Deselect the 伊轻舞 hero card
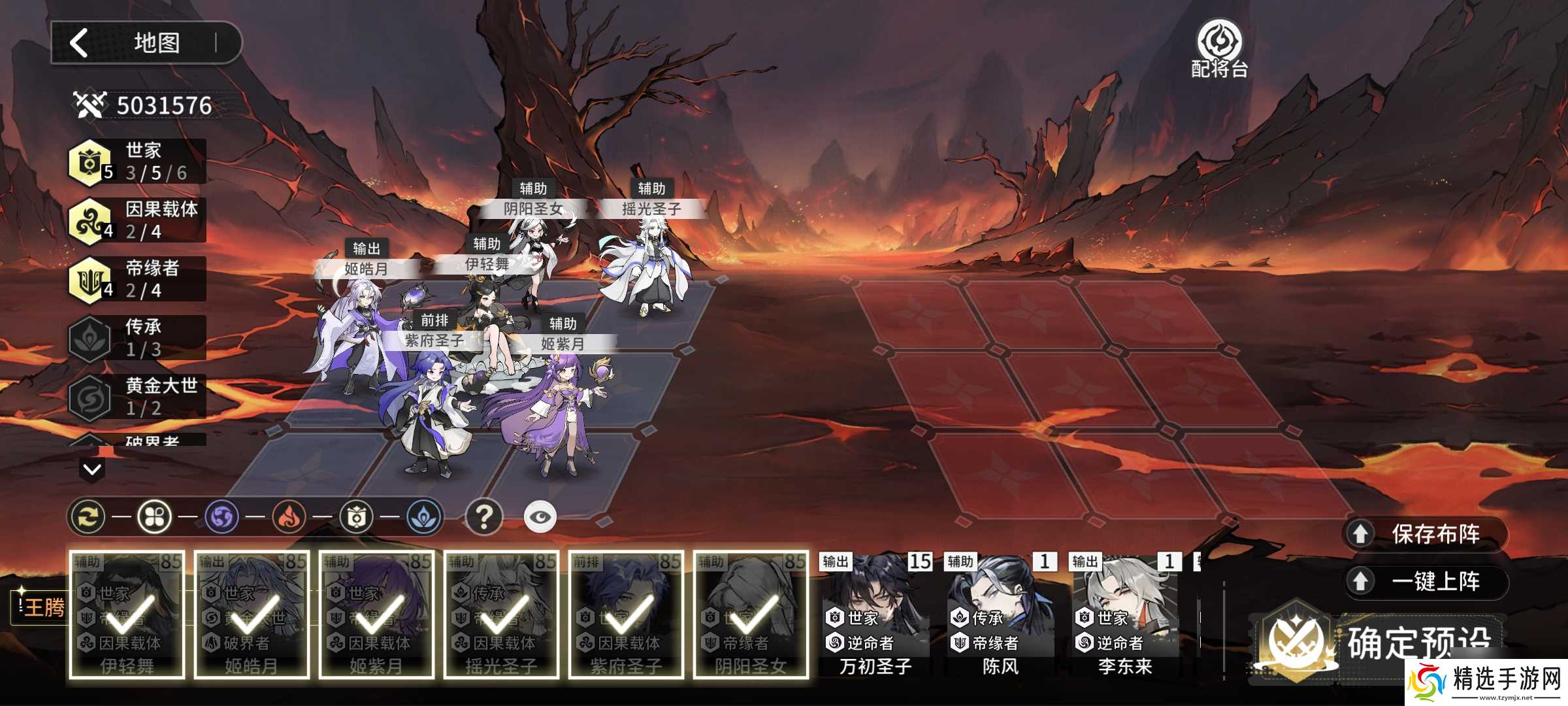 pos(127,614)
